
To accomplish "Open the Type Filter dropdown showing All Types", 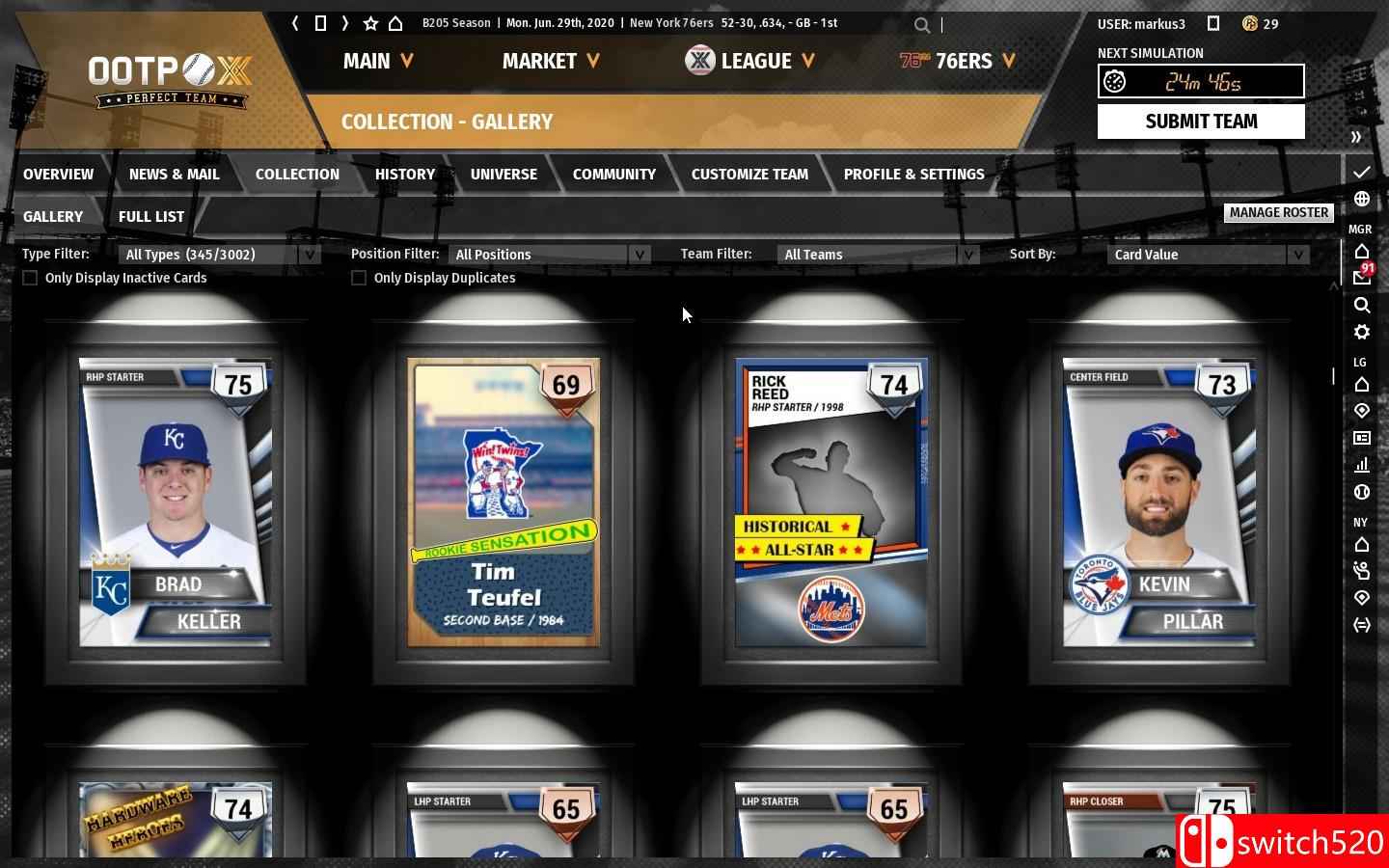I will 217,254.
